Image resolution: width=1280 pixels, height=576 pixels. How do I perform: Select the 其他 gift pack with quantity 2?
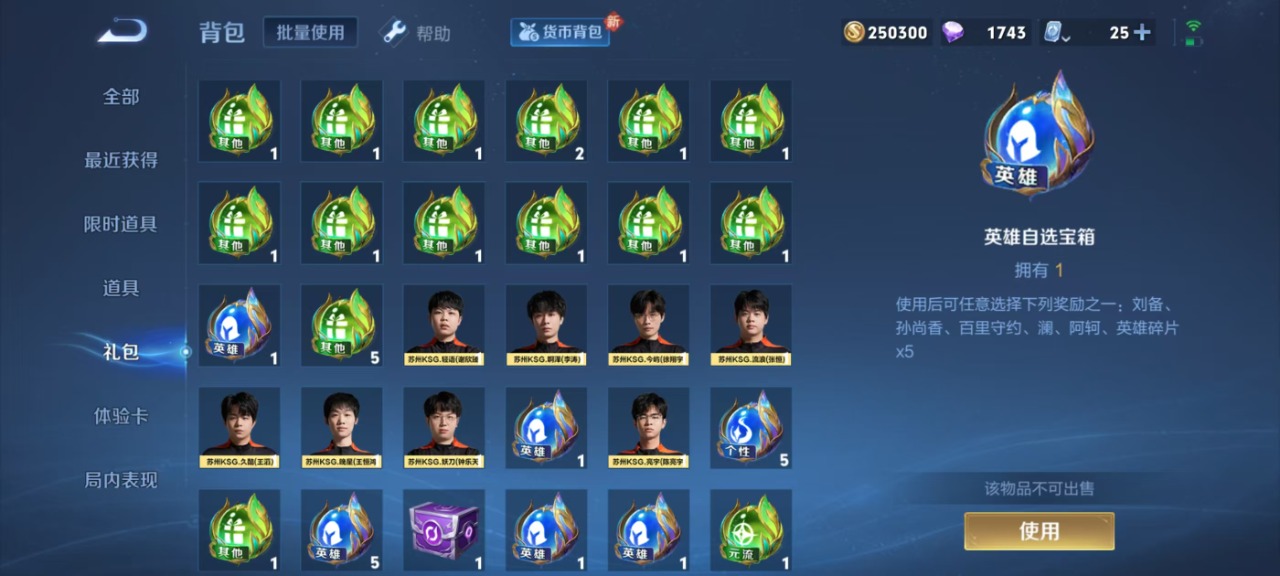point(546,121)
